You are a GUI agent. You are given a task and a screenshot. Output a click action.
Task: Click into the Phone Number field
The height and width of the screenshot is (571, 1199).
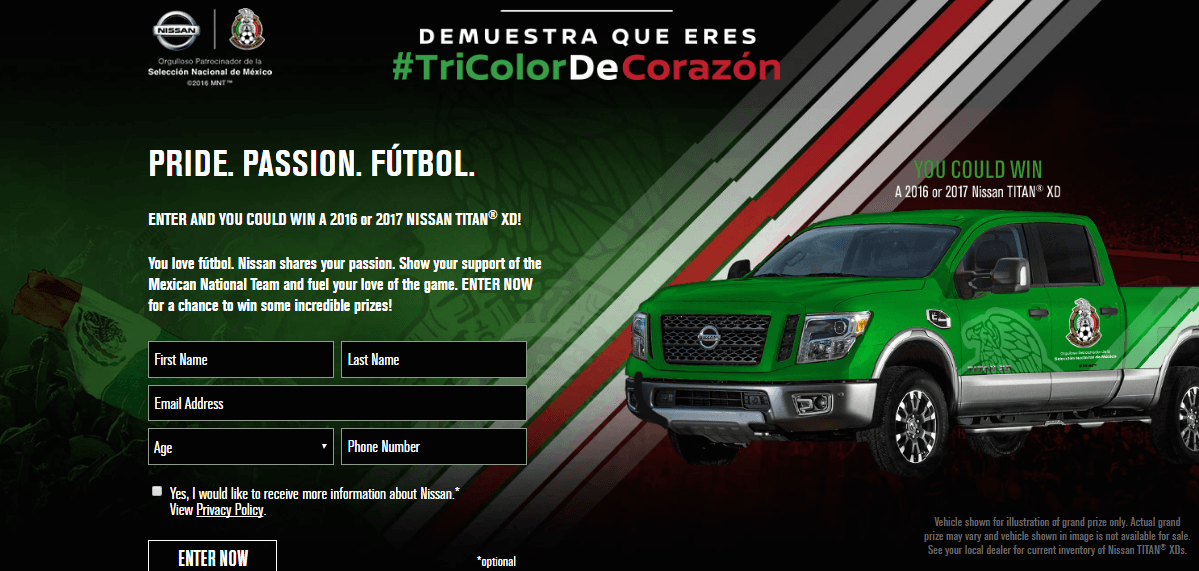click(433, 447)
